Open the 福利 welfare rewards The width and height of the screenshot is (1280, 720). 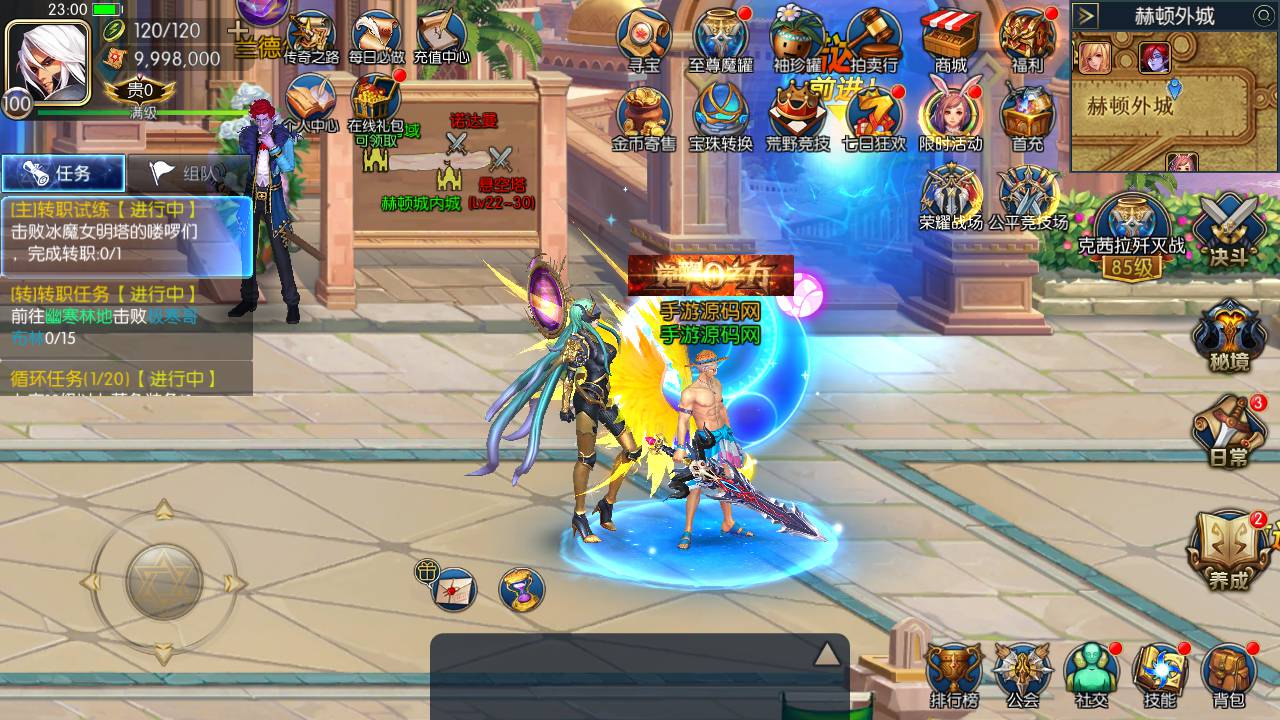coord(1027,38)
